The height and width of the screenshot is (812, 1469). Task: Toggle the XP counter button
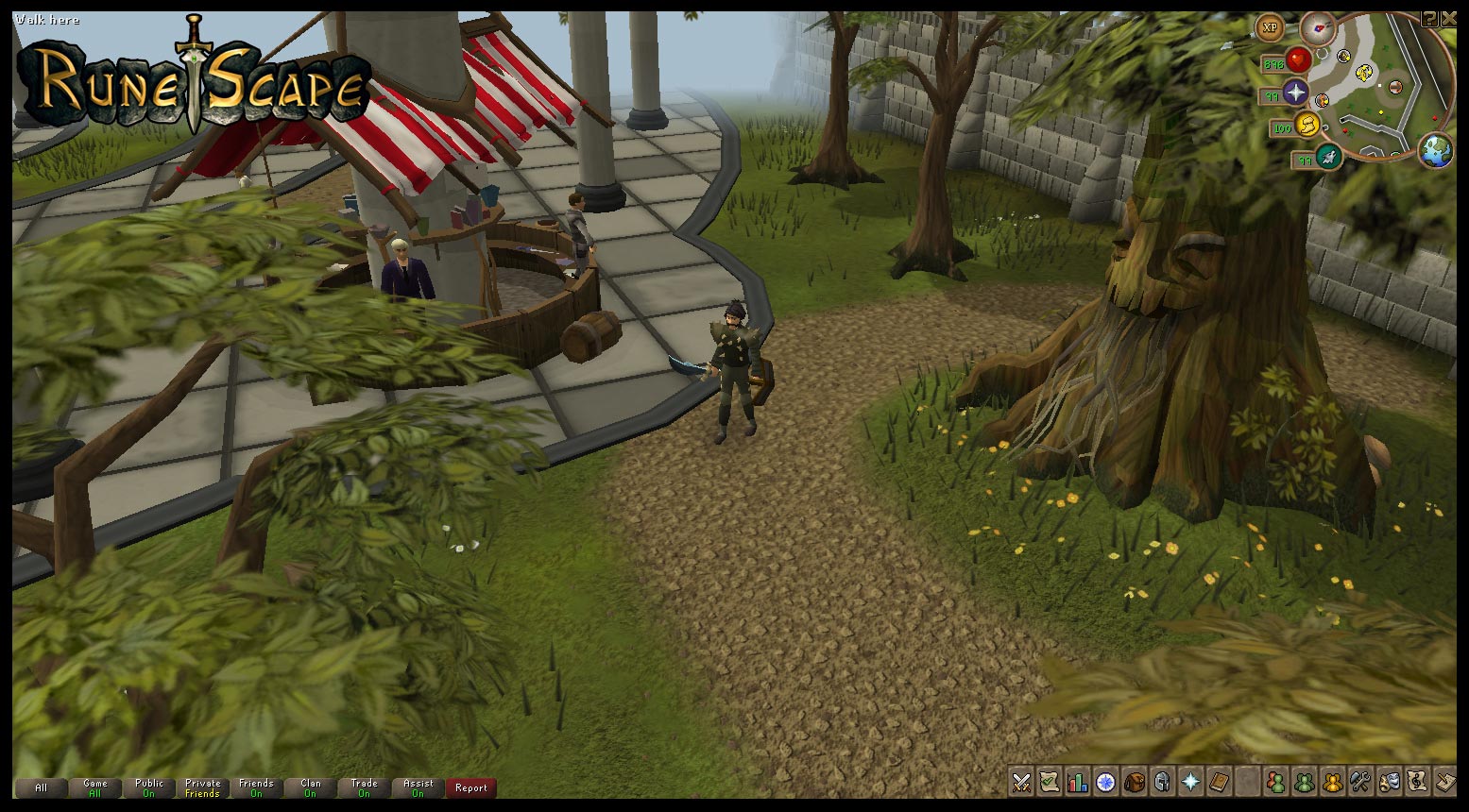pyautogui.click(x=1271, y=27)
